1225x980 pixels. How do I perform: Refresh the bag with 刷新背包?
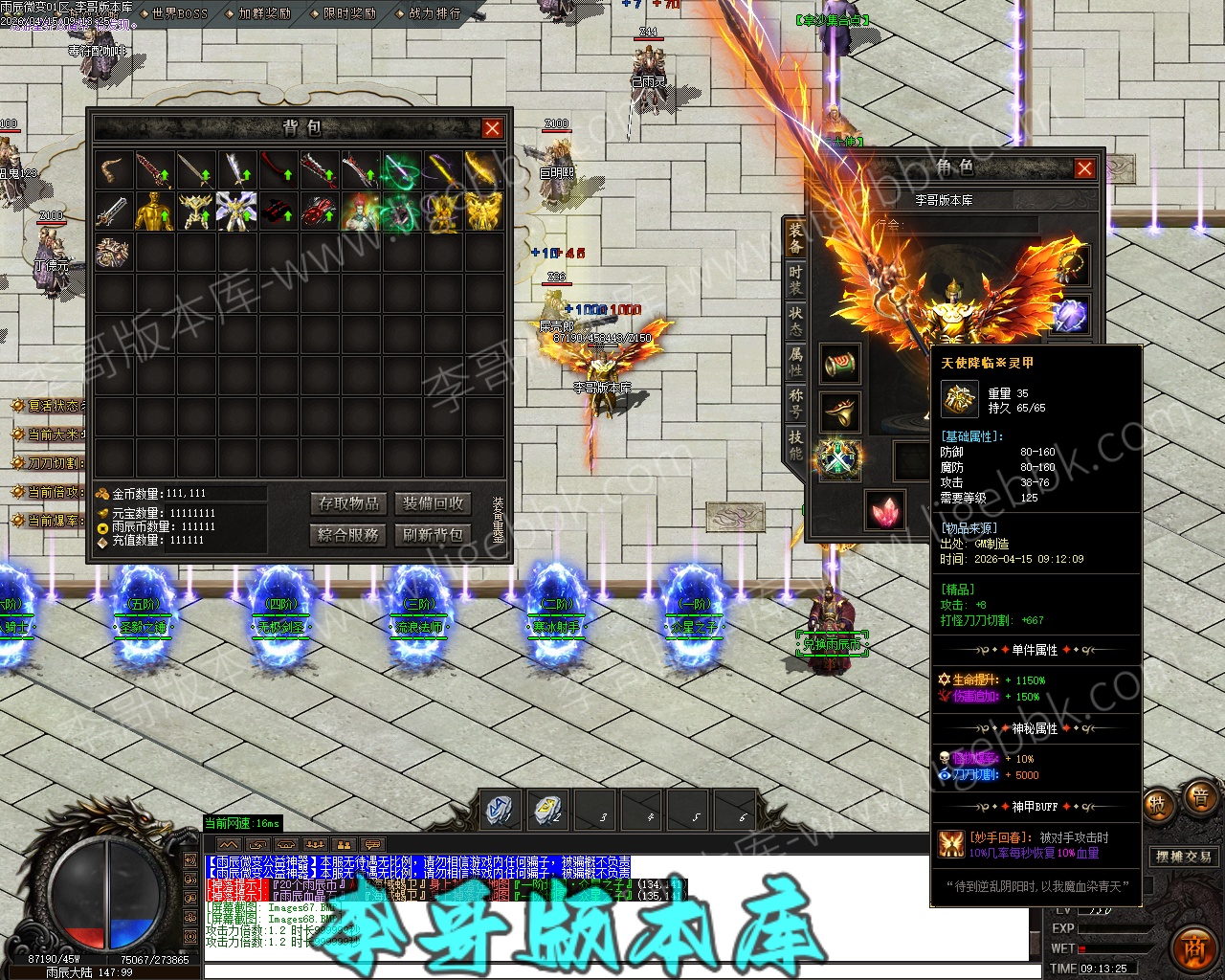click(x=433, y=534)
